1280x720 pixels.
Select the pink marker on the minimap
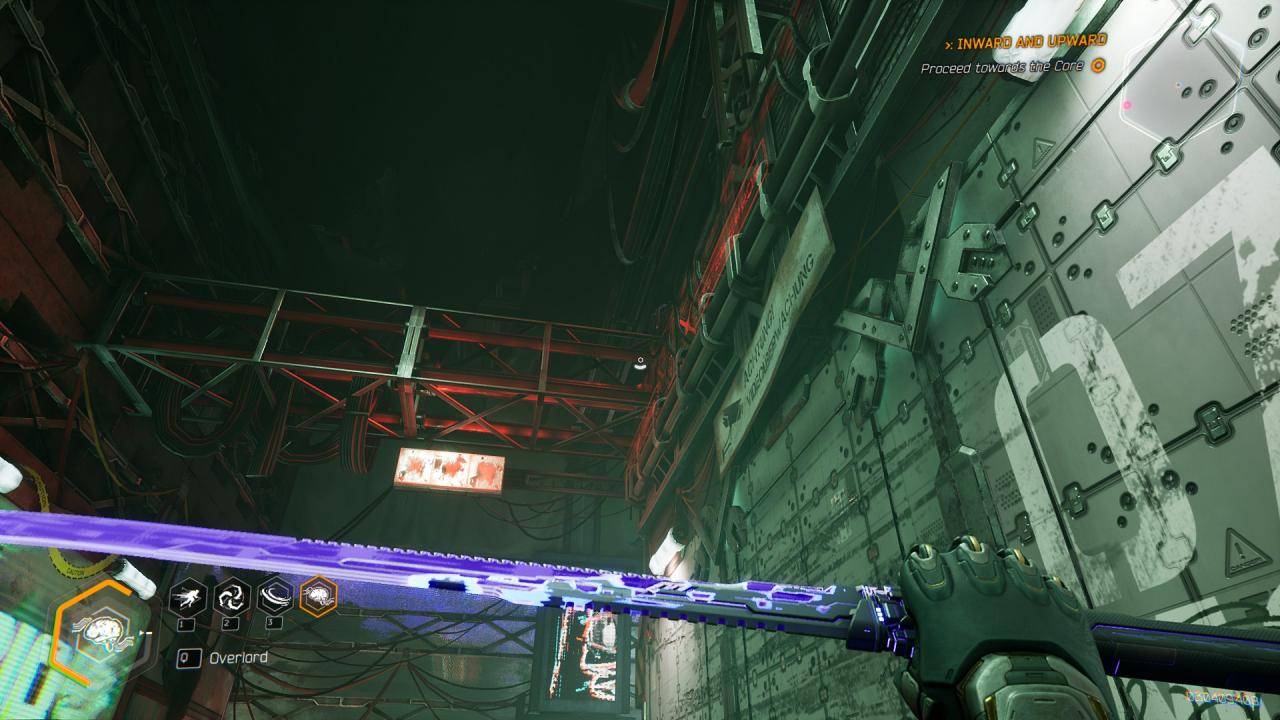1128,104
